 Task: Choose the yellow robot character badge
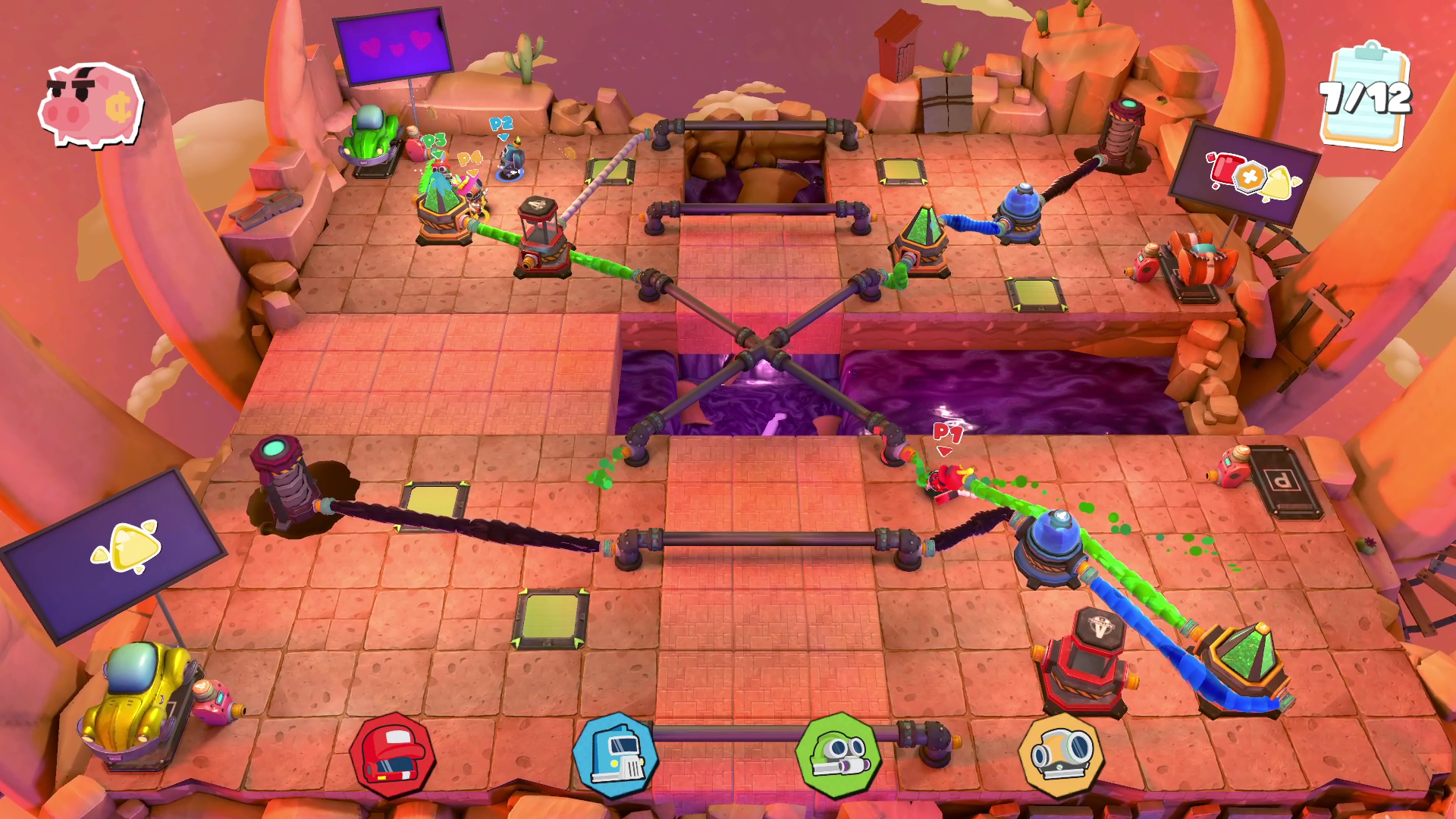(x=1060, y=755)
